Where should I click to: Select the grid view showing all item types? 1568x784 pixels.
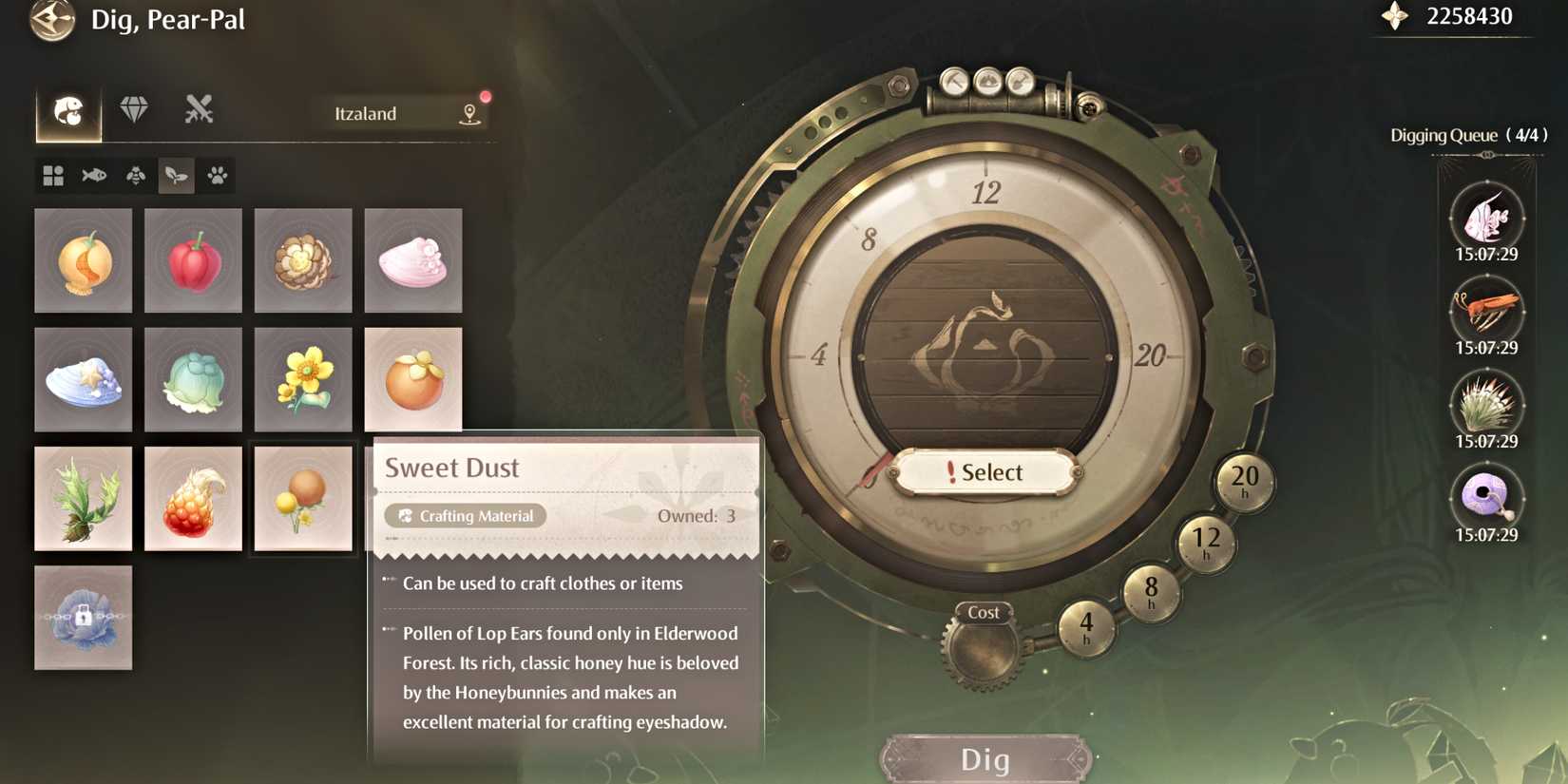pyautogui.click(x=52, y=175)
